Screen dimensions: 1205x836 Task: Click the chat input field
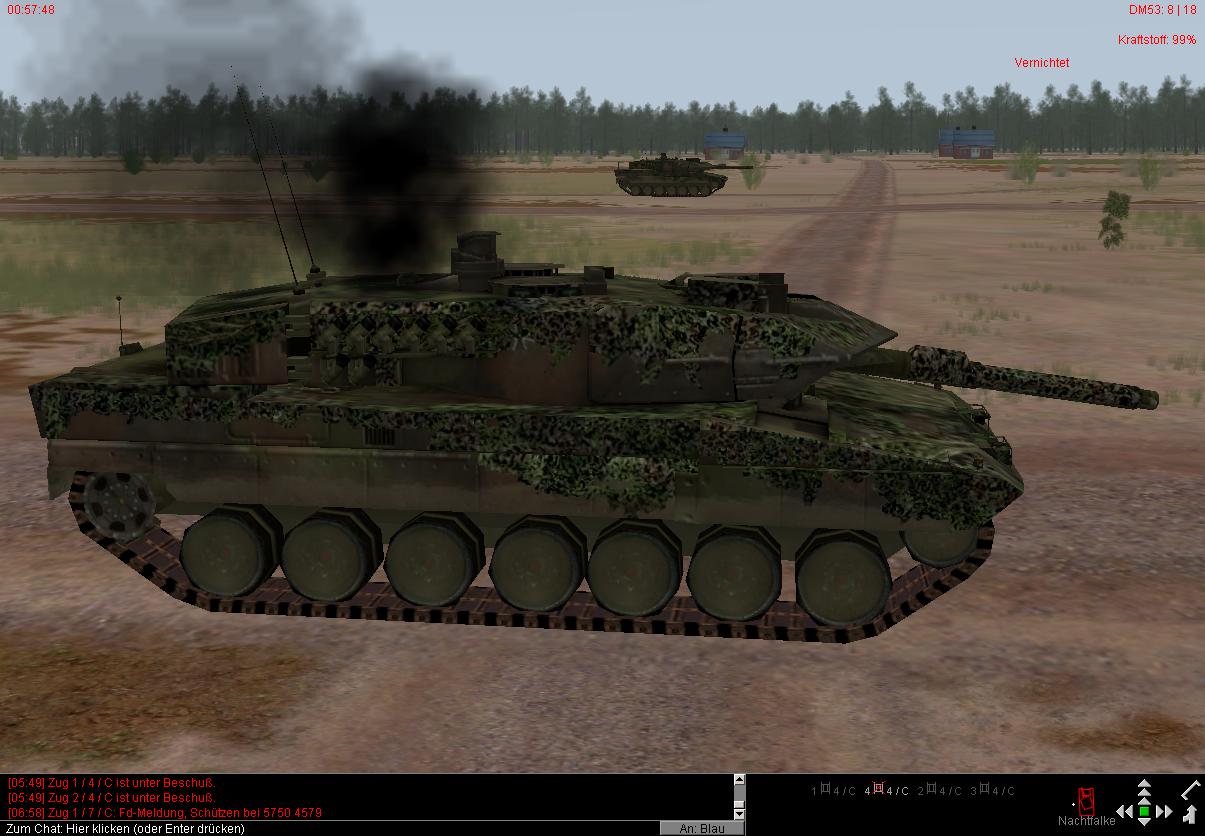pyautogui.click(x=330, y=828)
